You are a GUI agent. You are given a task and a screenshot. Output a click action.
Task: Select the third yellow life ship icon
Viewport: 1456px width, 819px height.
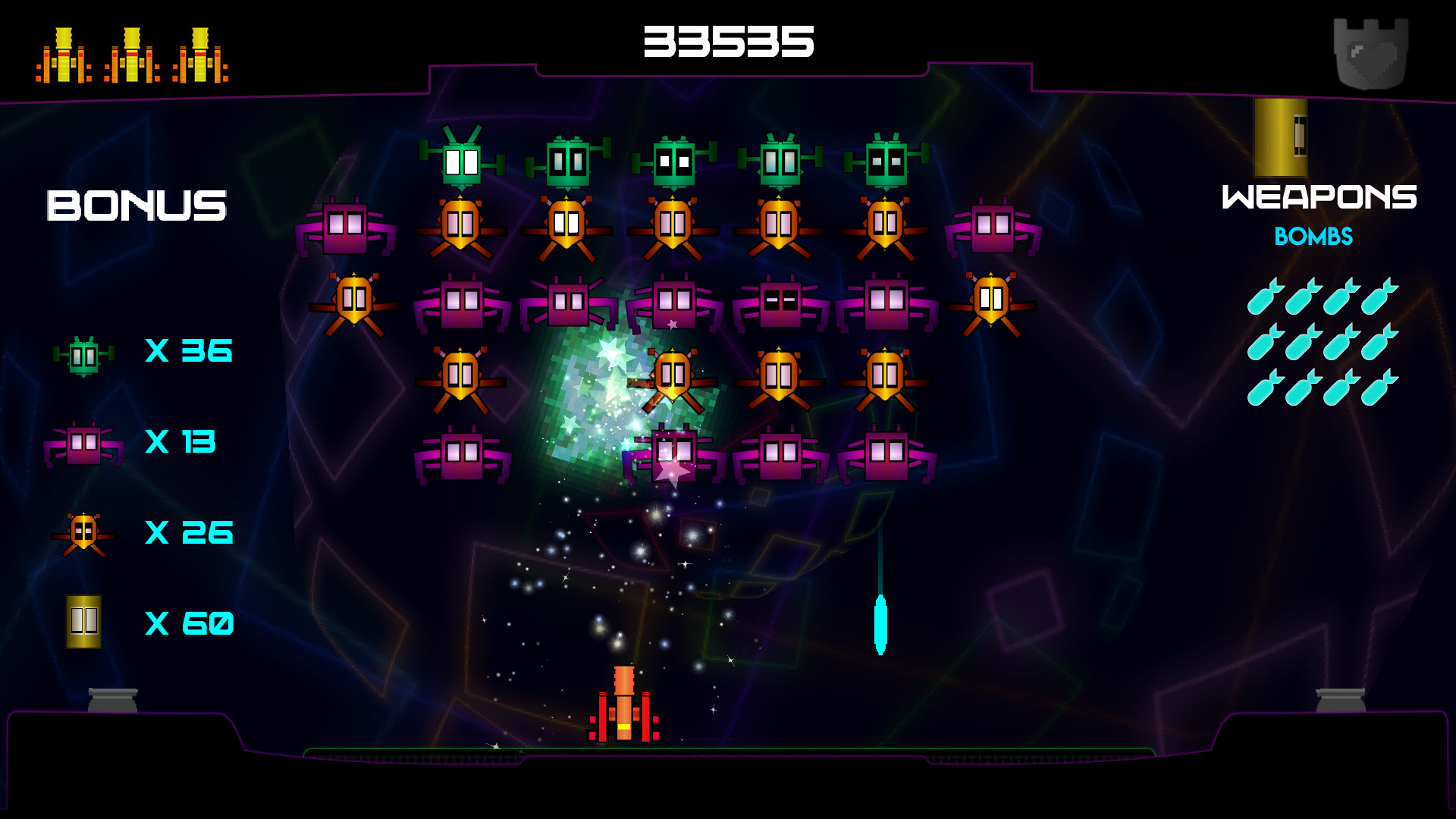201,55
